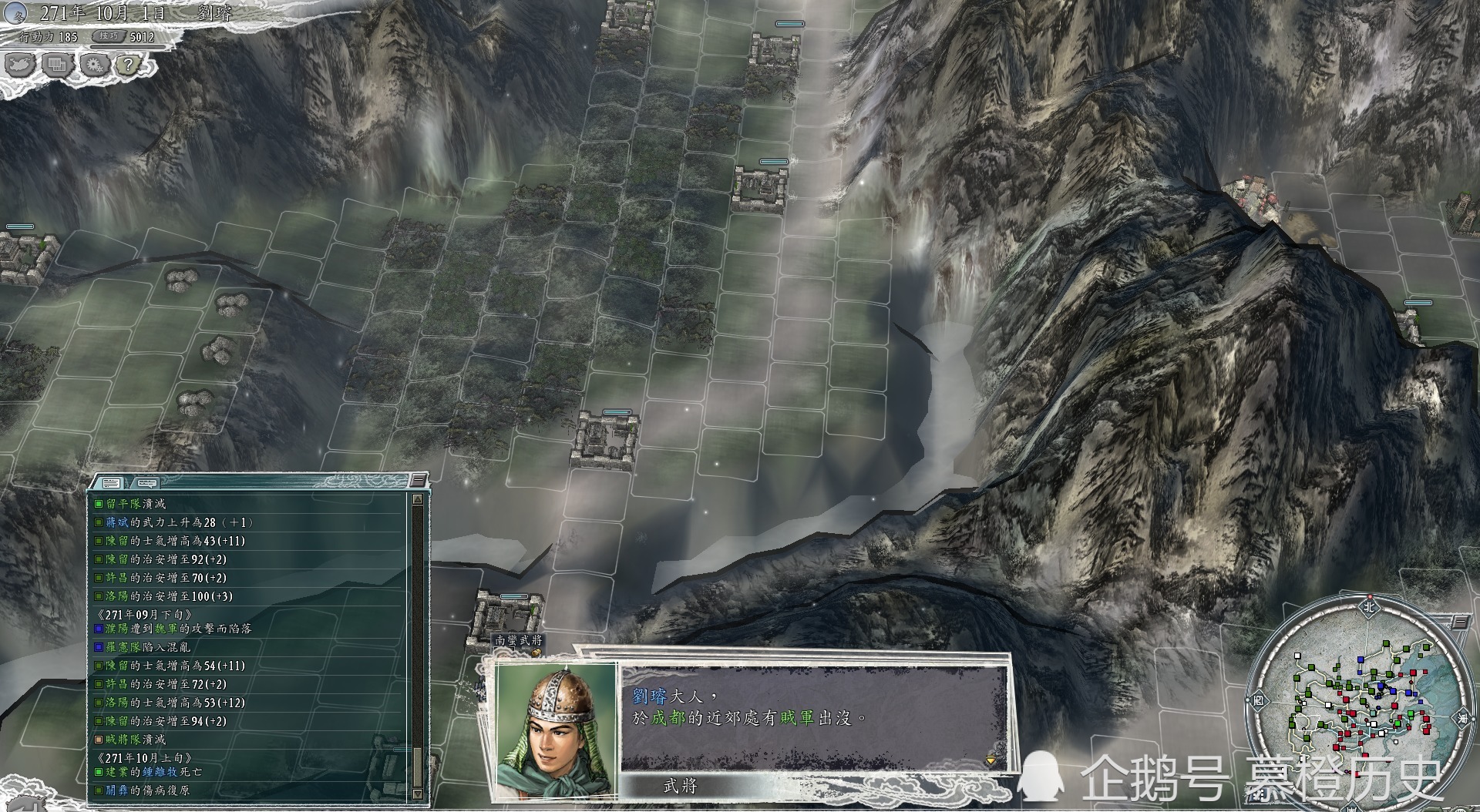Click the blue marker beside the 濮陽 defeat entry
The image size is (1480, 812).
coord(98,629)
